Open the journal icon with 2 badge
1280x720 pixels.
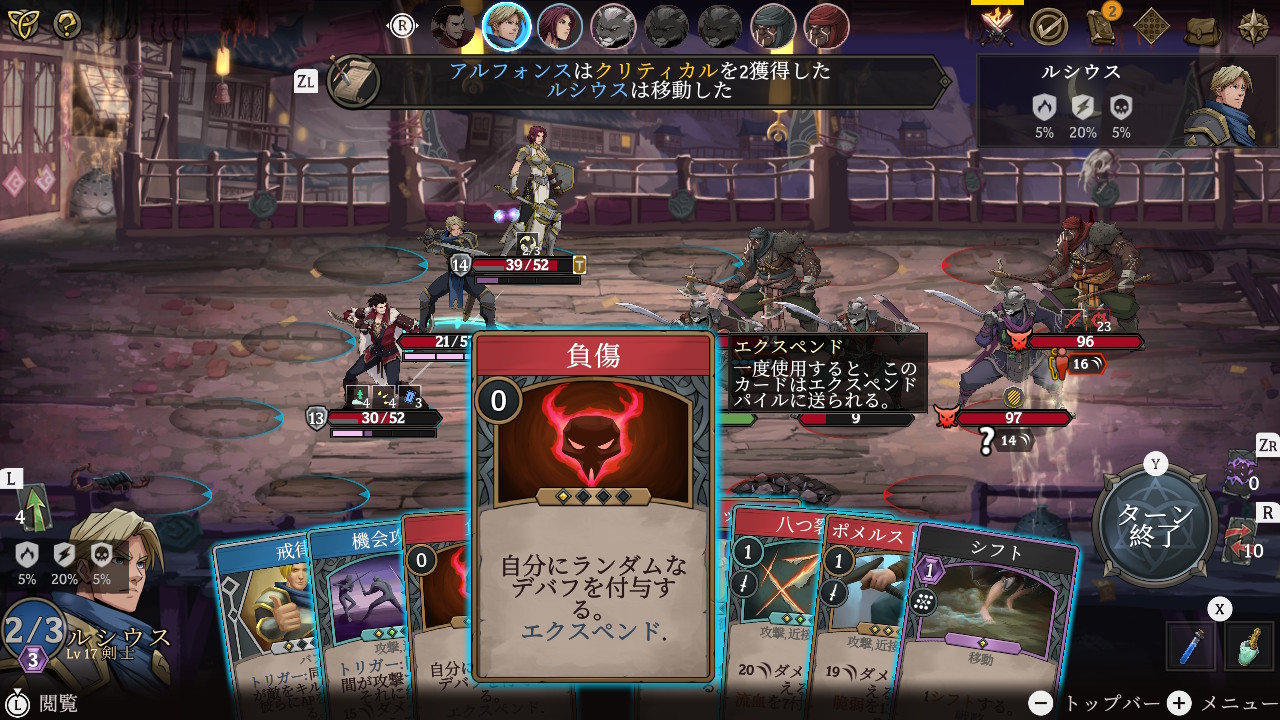pyautogui.click(x=1101, y=27)
